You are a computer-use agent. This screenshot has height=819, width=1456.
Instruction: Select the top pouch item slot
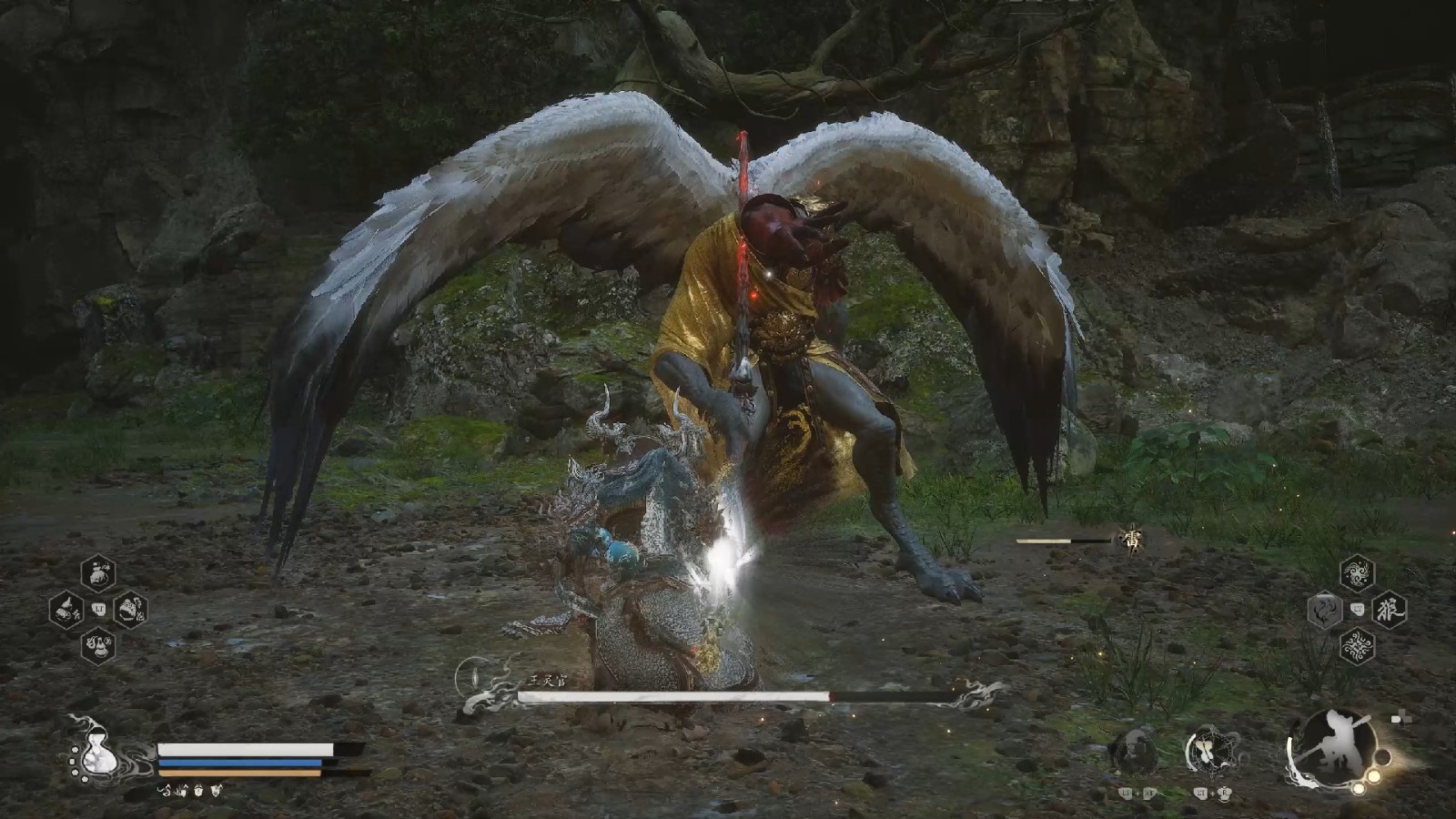click(x=98, y=573)
